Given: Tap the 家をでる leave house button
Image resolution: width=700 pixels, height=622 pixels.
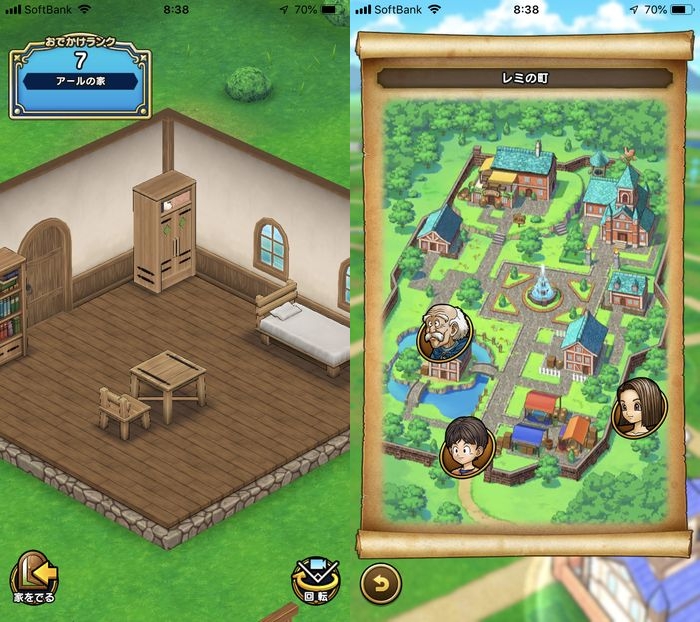Looking at the screenshot, I should tap(34, 579).
